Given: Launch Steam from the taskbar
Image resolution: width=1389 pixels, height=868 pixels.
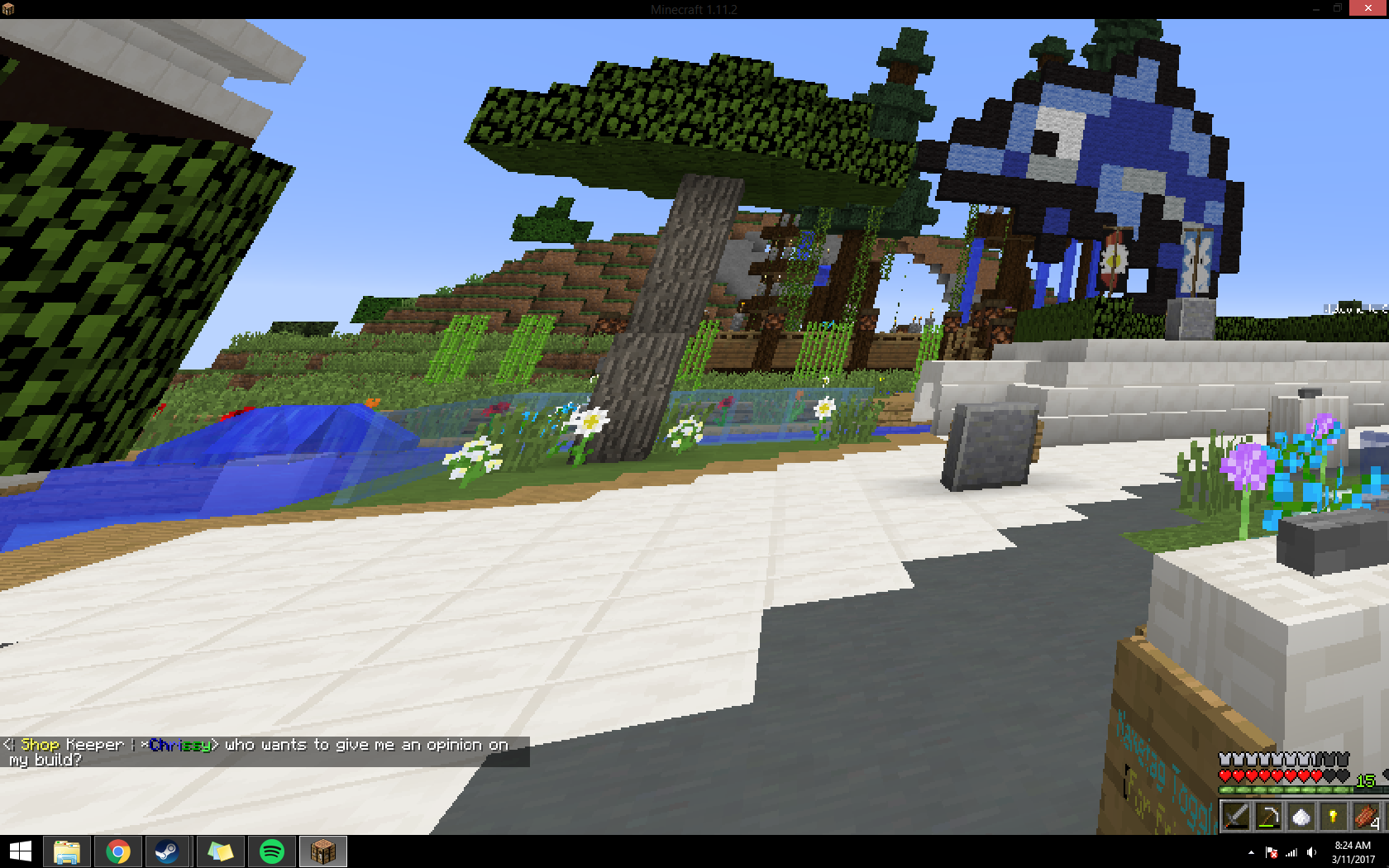Looking at the screenshot, I should point(169,851).
